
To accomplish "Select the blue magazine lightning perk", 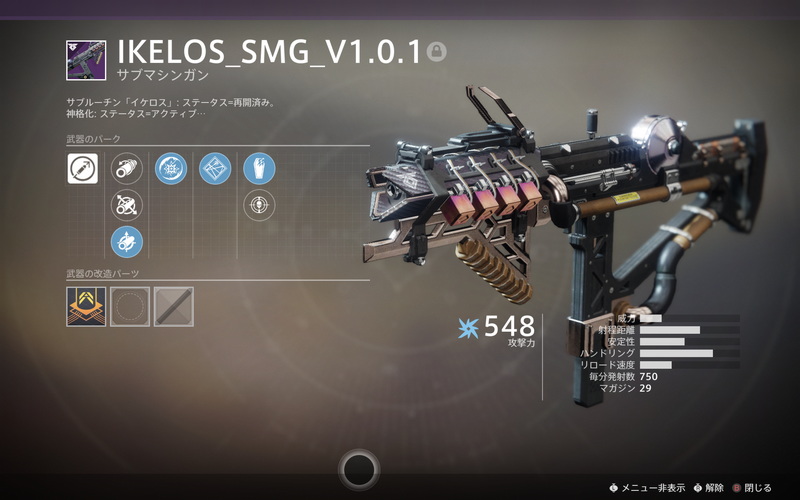I will [x=259, y=169].
